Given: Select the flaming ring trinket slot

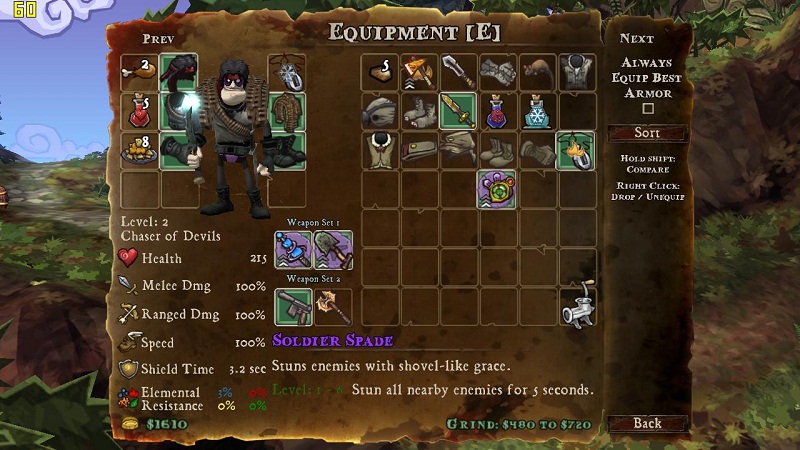Looking at the screenshot, I should 575,150.
